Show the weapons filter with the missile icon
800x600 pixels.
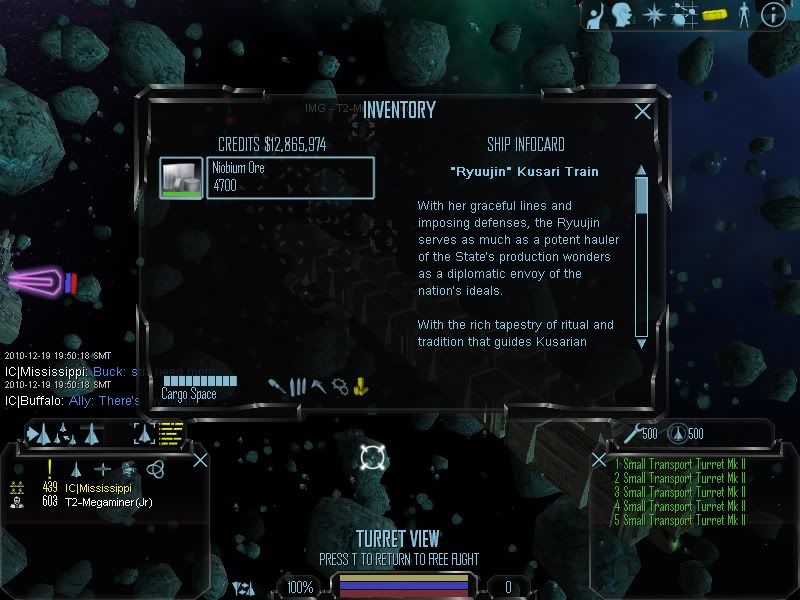[275, 386]
